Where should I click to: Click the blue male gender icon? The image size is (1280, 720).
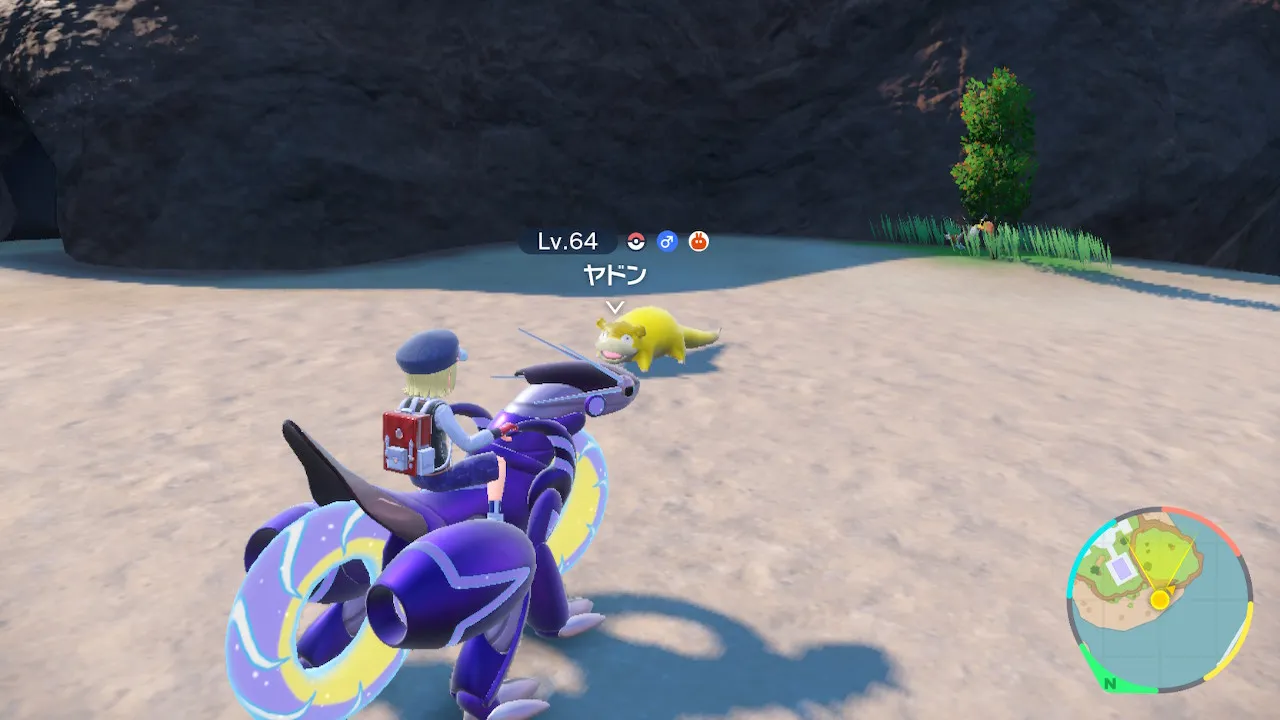click(x=667, y=241)
